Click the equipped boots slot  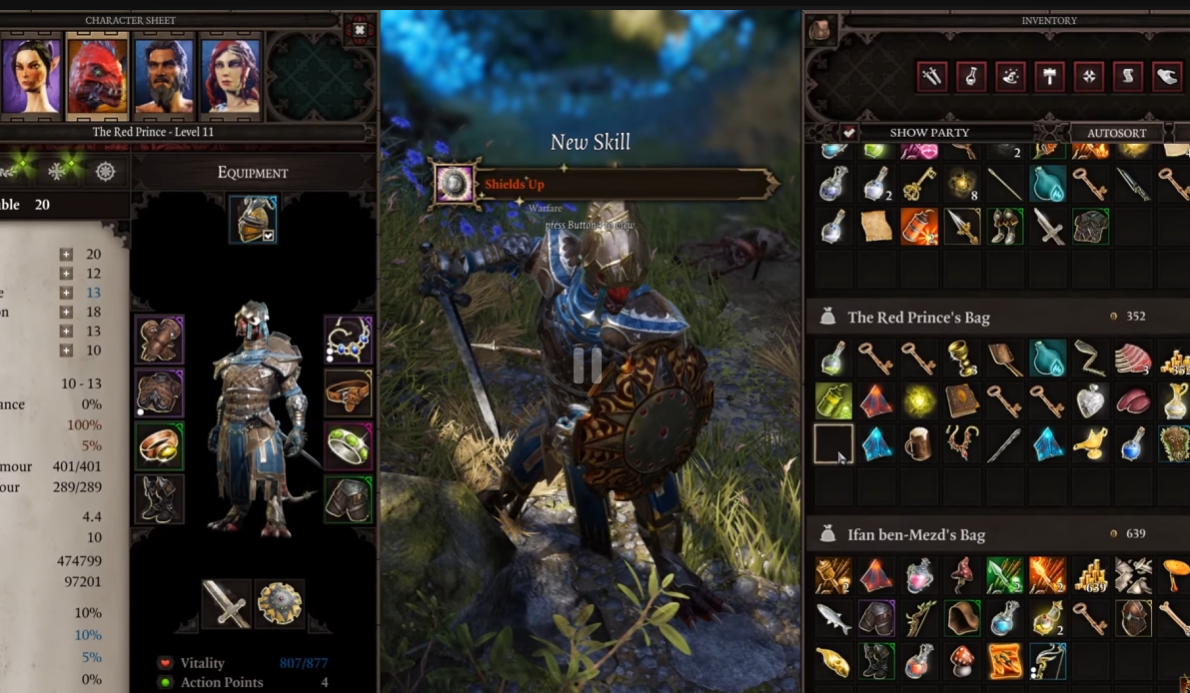click(x=159, y=498)
